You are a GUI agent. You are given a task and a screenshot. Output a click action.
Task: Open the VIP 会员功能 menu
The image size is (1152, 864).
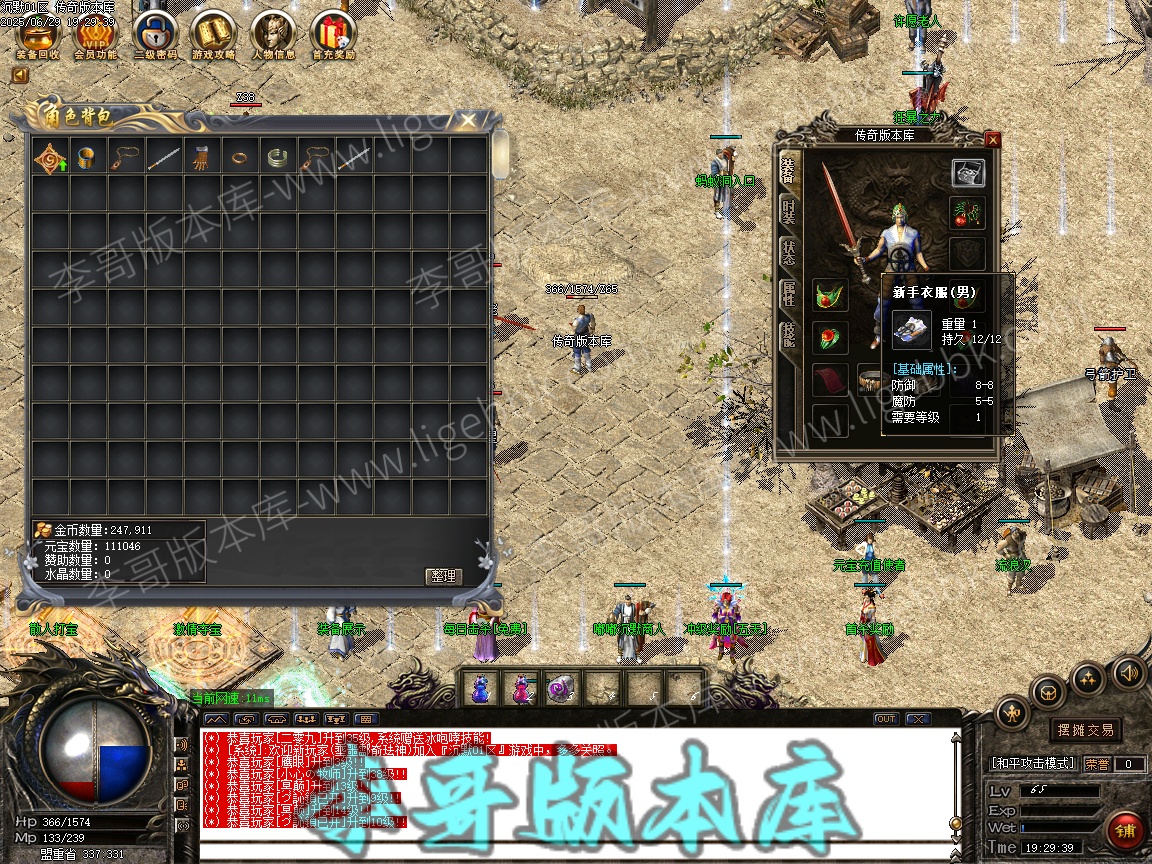click(x=96, y=34)
